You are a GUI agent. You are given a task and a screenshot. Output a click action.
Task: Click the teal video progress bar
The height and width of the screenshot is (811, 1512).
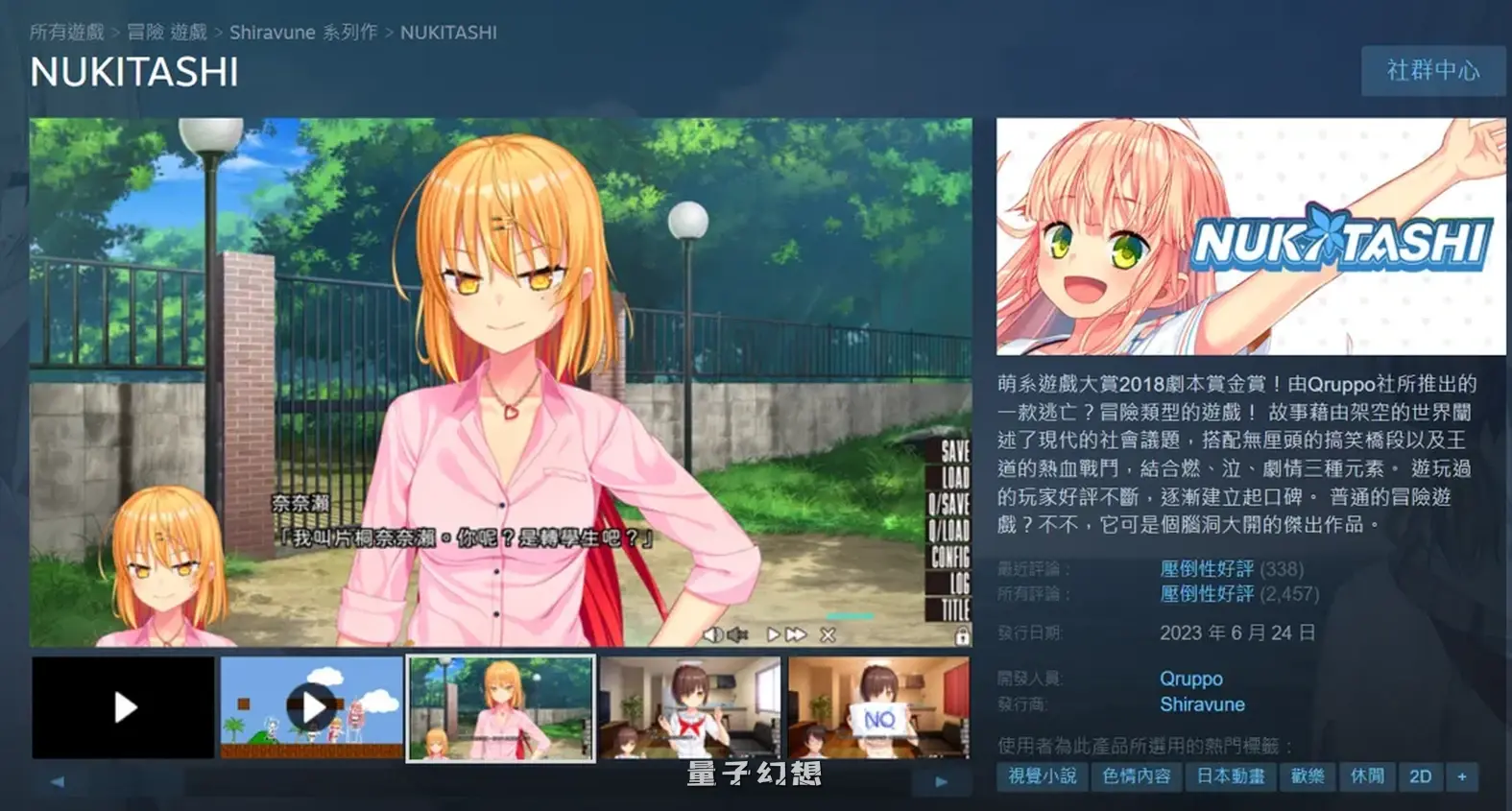click(850, 615)
